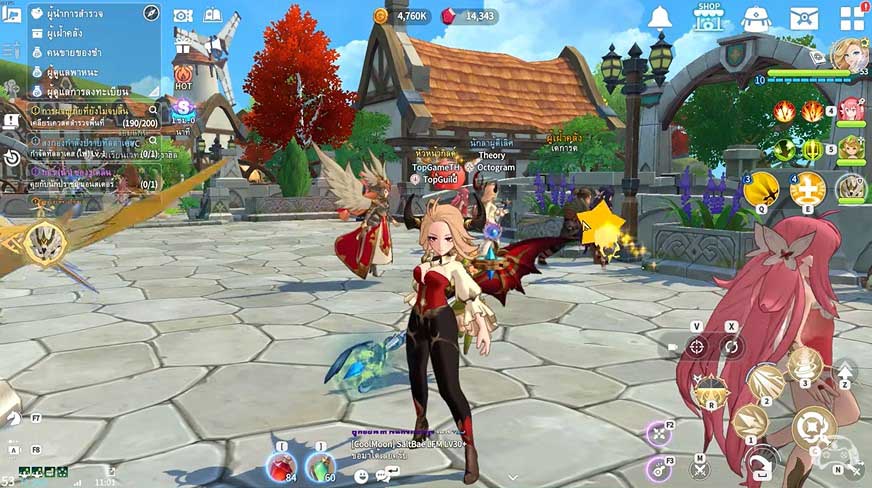872x488 pixels.
Task: Select the pink-haired party member portrait
Action: pos(851,108)
